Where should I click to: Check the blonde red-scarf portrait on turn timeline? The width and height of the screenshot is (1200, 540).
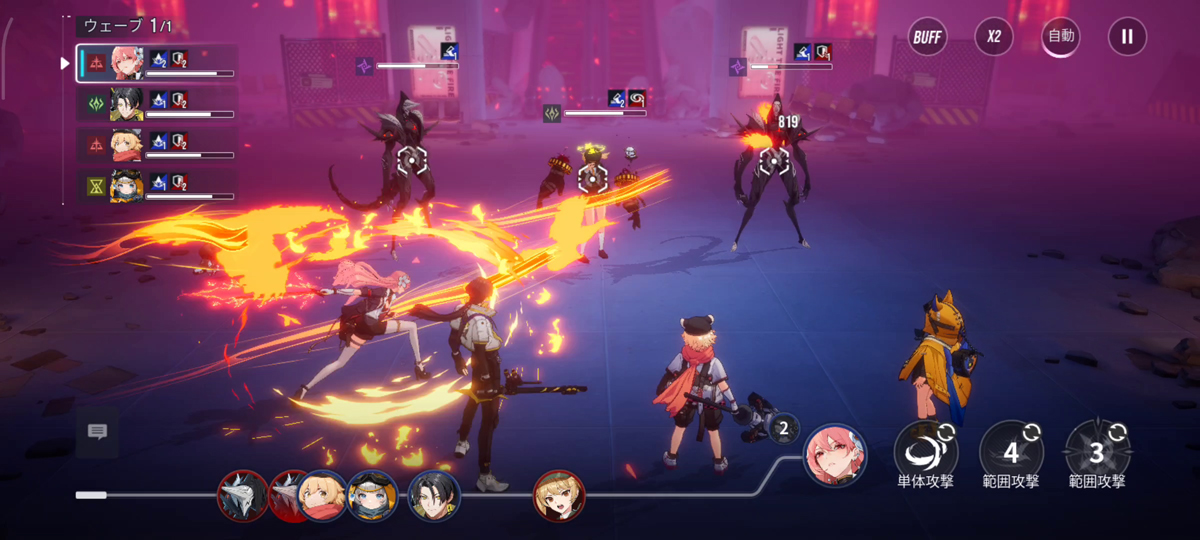click(x=322, y=495)
